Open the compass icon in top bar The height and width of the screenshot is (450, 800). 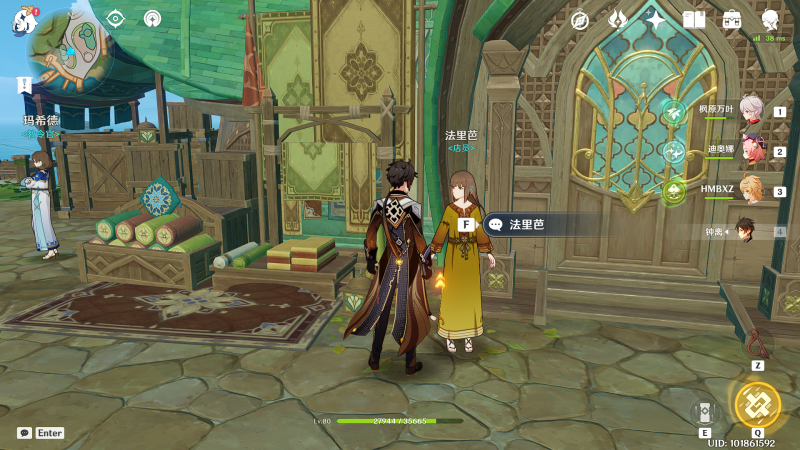tap(580, 20)
